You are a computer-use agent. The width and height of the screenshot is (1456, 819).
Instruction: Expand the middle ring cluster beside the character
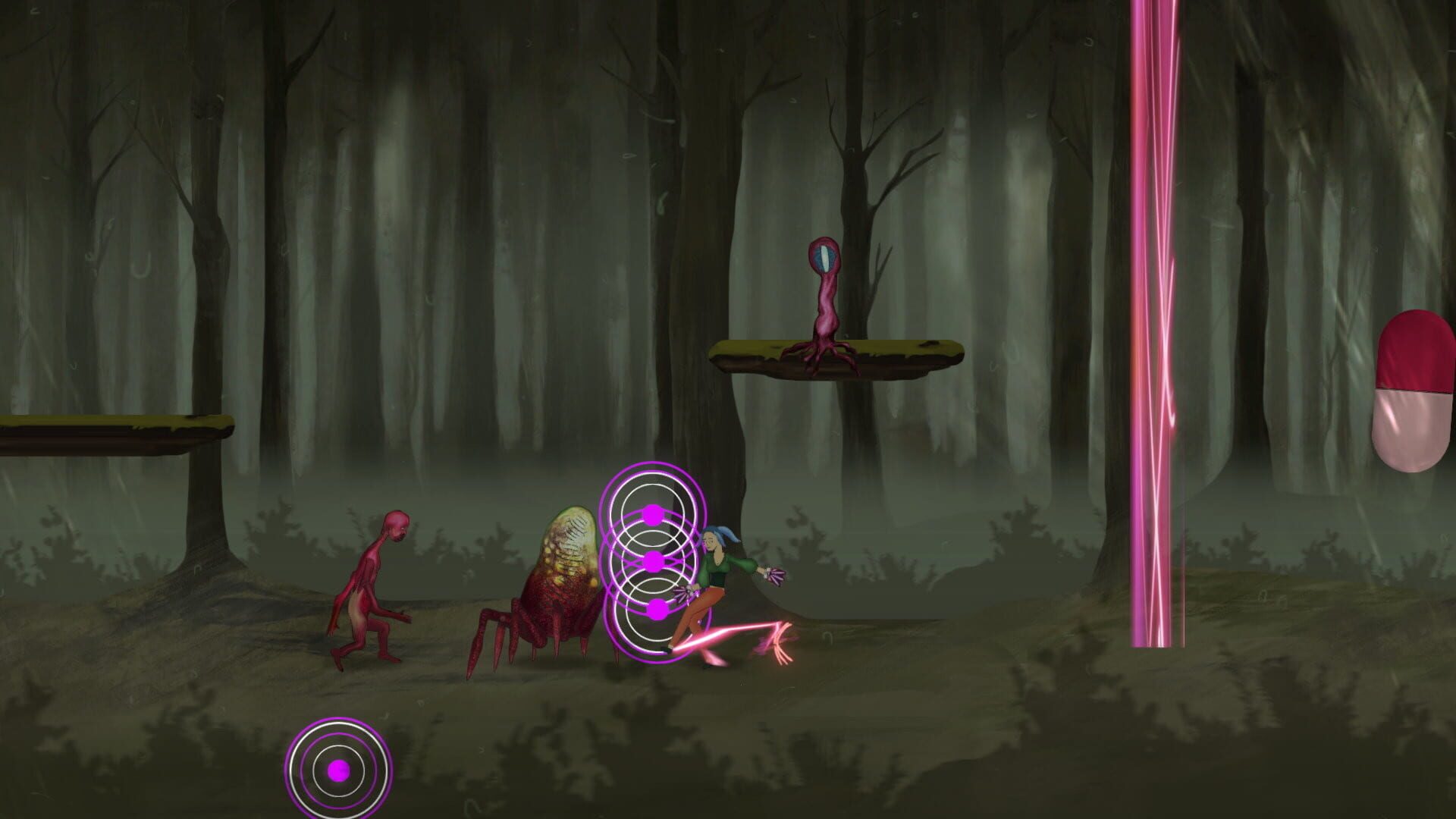(652, 561)
